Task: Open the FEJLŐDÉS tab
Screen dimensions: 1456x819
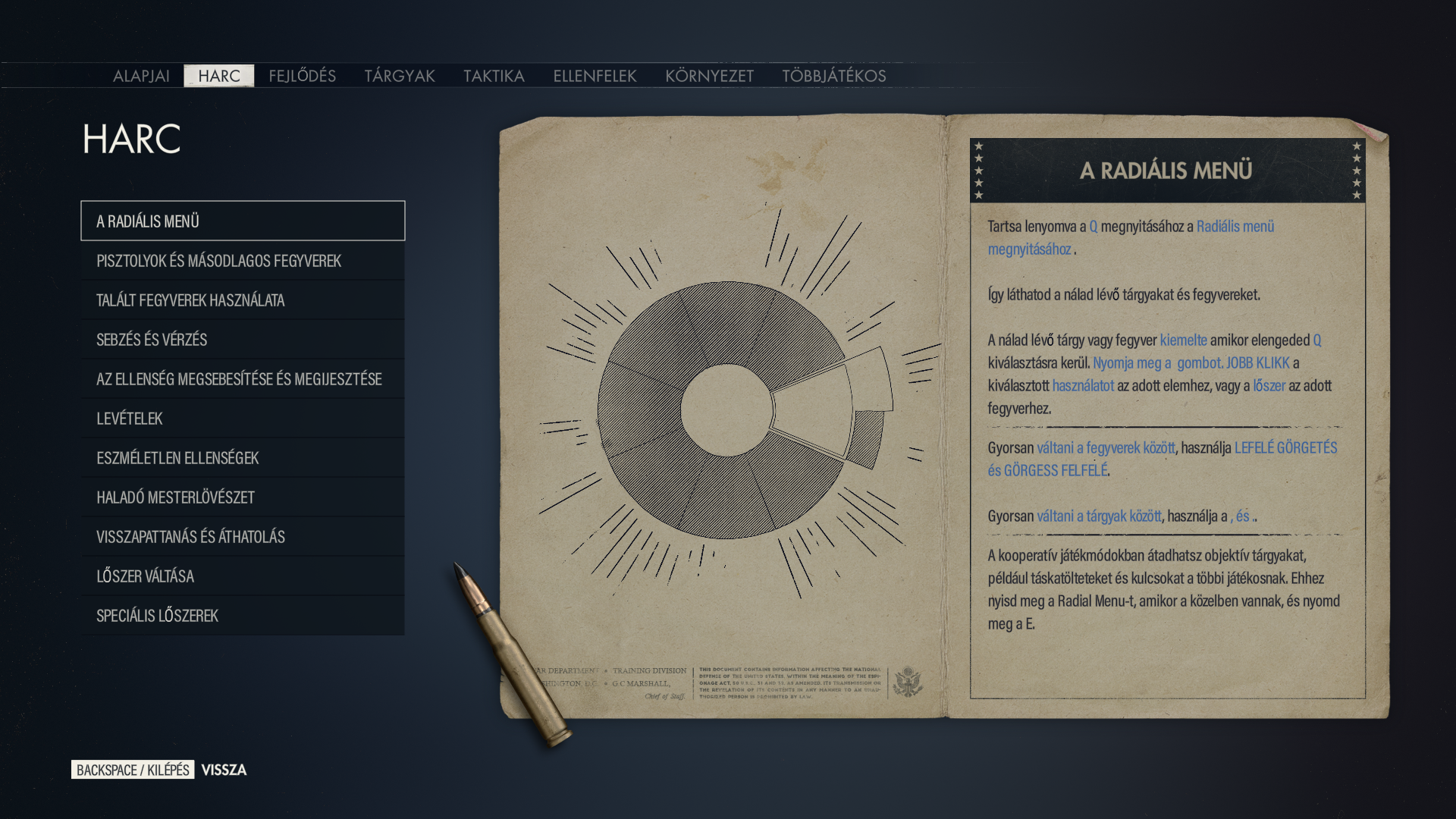Action: (x=302, y=76)
